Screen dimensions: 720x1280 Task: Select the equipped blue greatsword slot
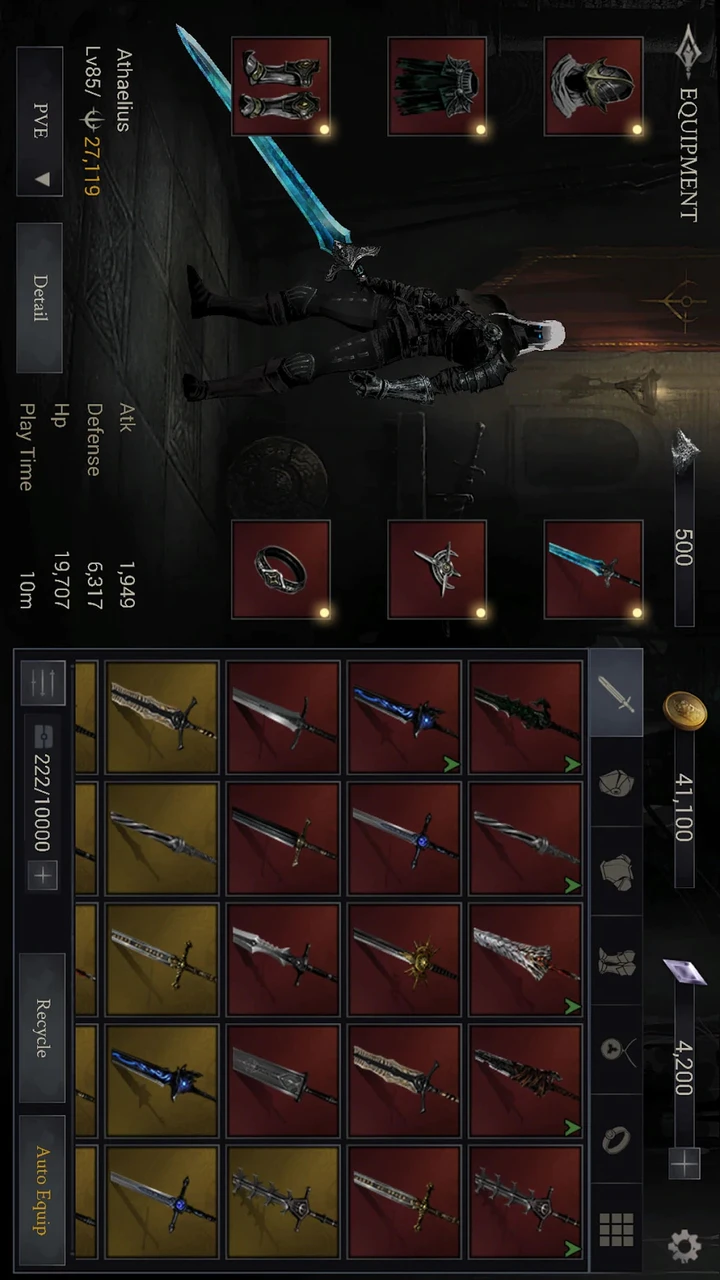point(593,569)
